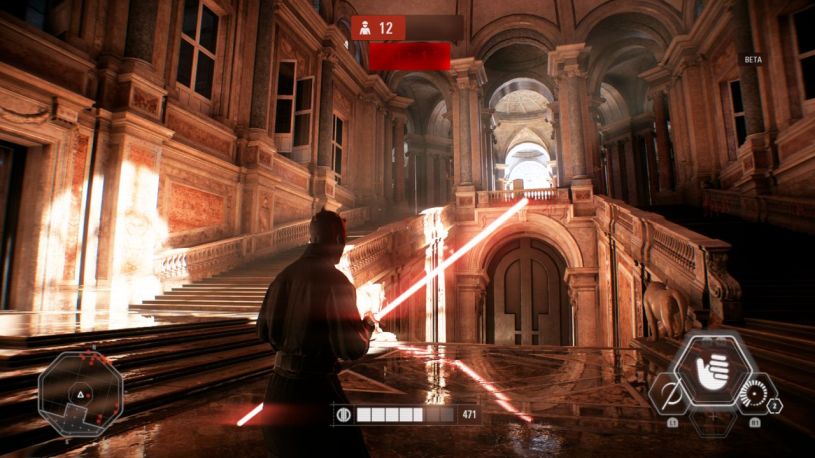Activate the choke hold fist ability
The height and width of the screenshot is (458, 815).
click(x=712, y=369)
